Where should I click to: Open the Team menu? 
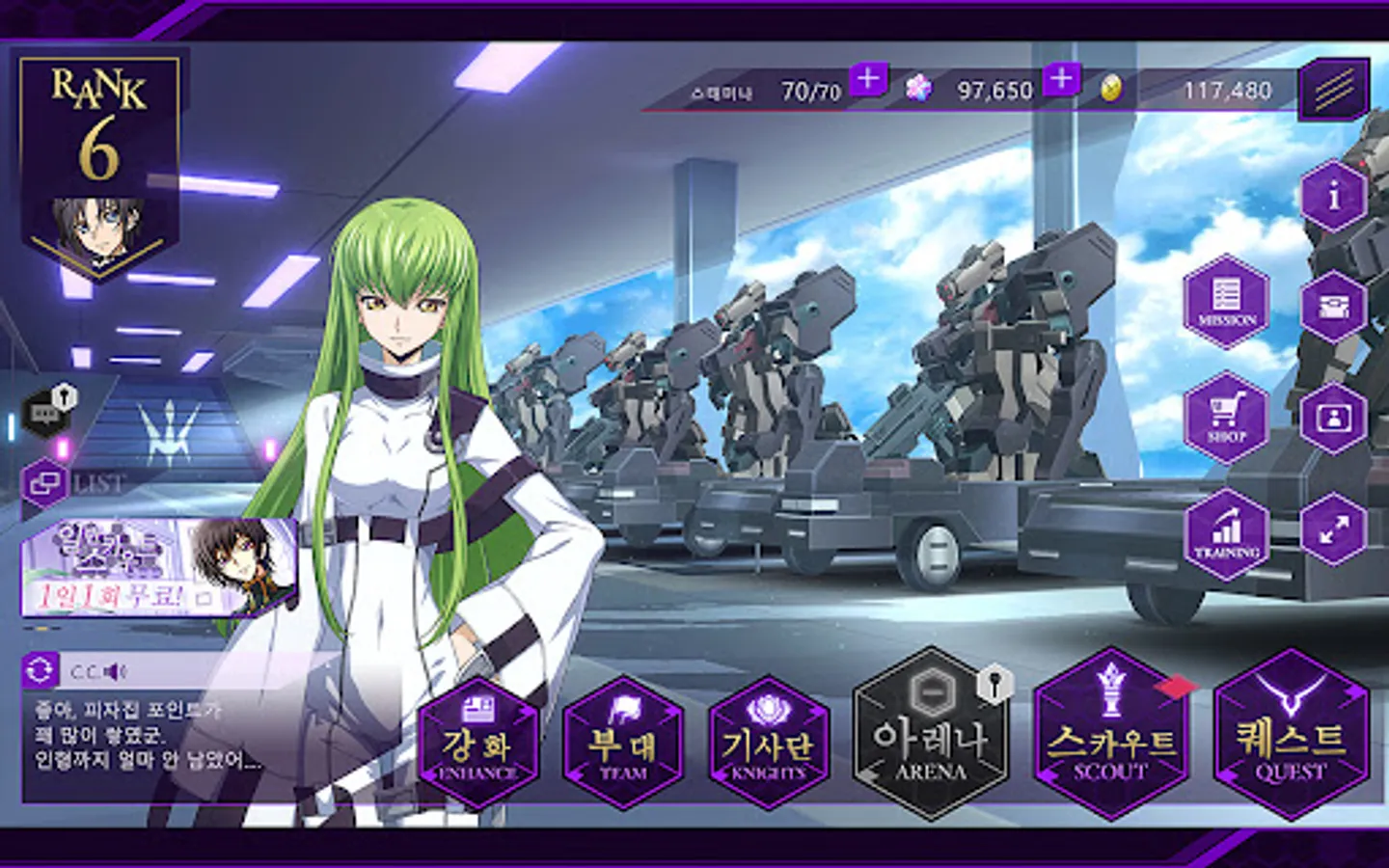coord(623,743)
